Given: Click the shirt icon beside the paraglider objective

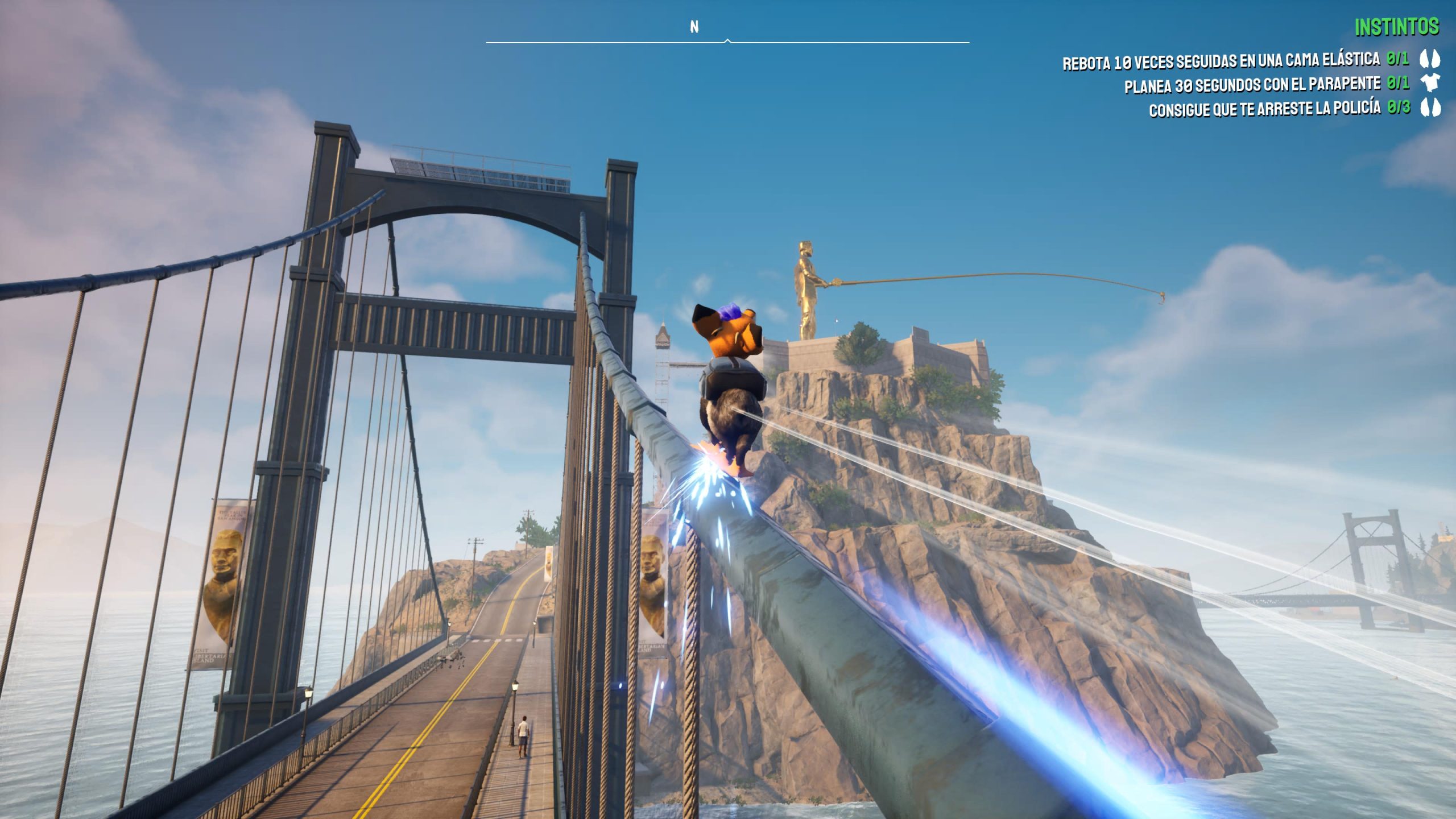Looking at the screenshot, I should pyautogui.click(x=1430, y=84).
